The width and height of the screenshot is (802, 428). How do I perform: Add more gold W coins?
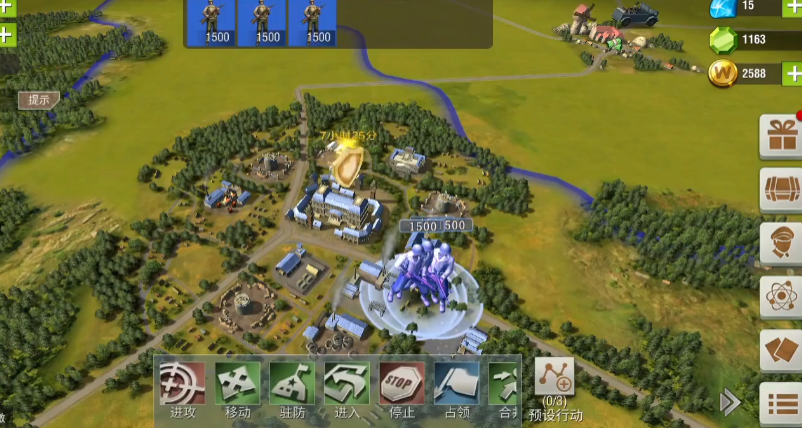coord(791,74)
